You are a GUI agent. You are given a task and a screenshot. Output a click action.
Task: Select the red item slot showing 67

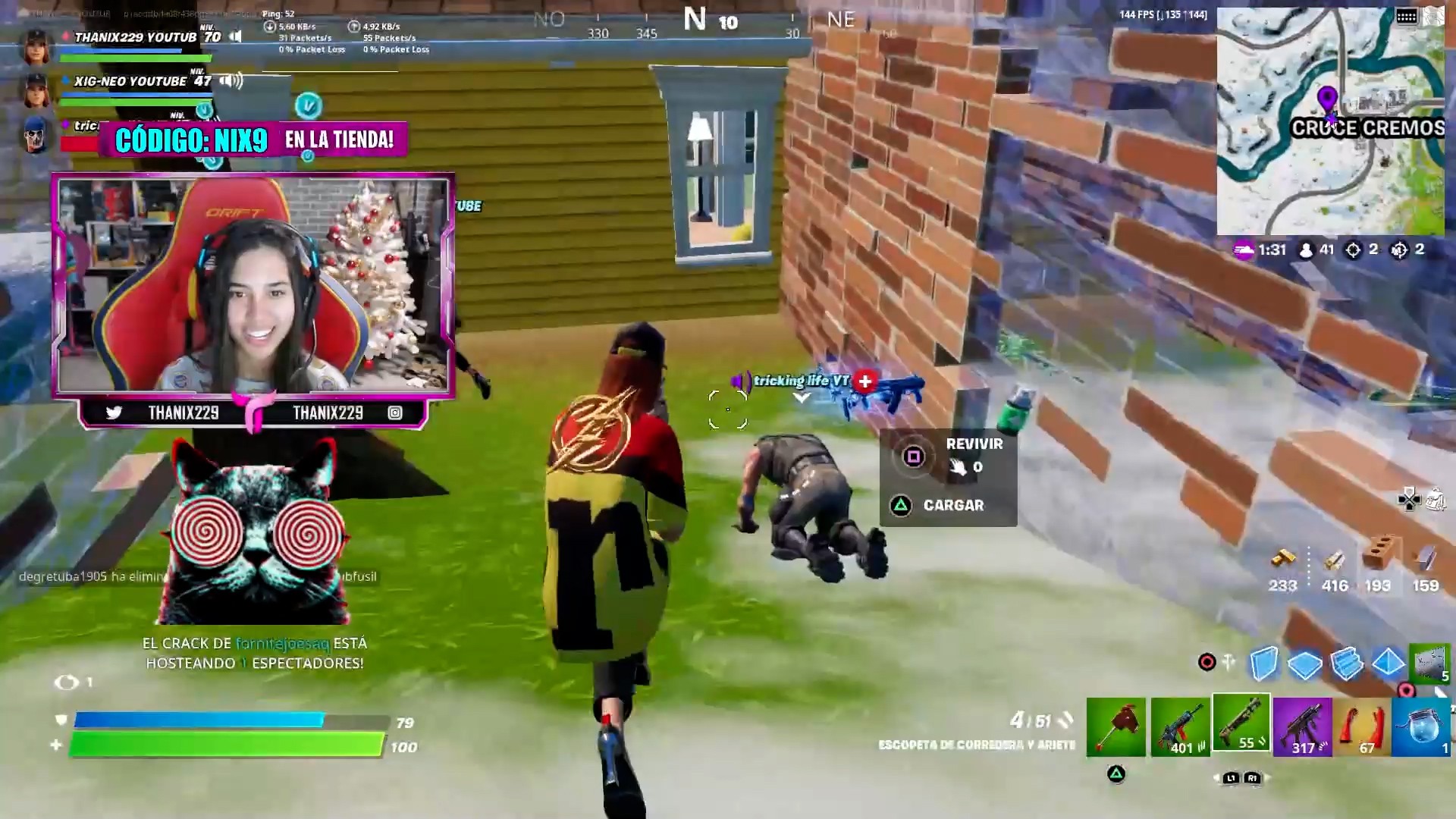[1361, 728]
